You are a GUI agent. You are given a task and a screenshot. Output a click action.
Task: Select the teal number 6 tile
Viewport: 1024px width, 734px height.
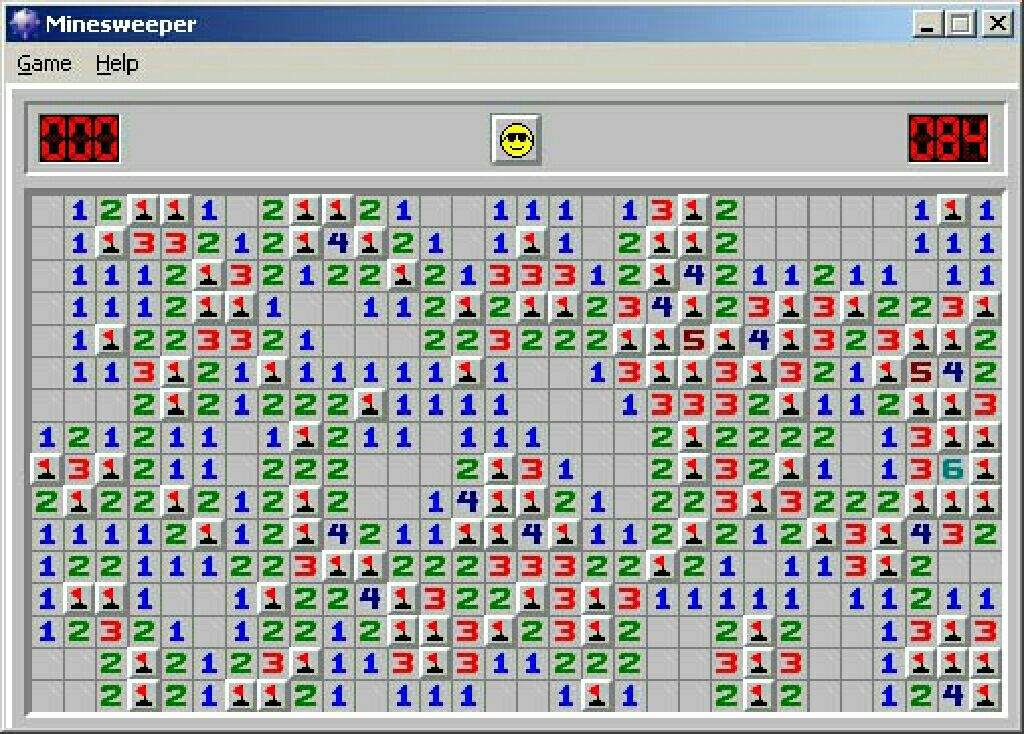coord(953,469)
